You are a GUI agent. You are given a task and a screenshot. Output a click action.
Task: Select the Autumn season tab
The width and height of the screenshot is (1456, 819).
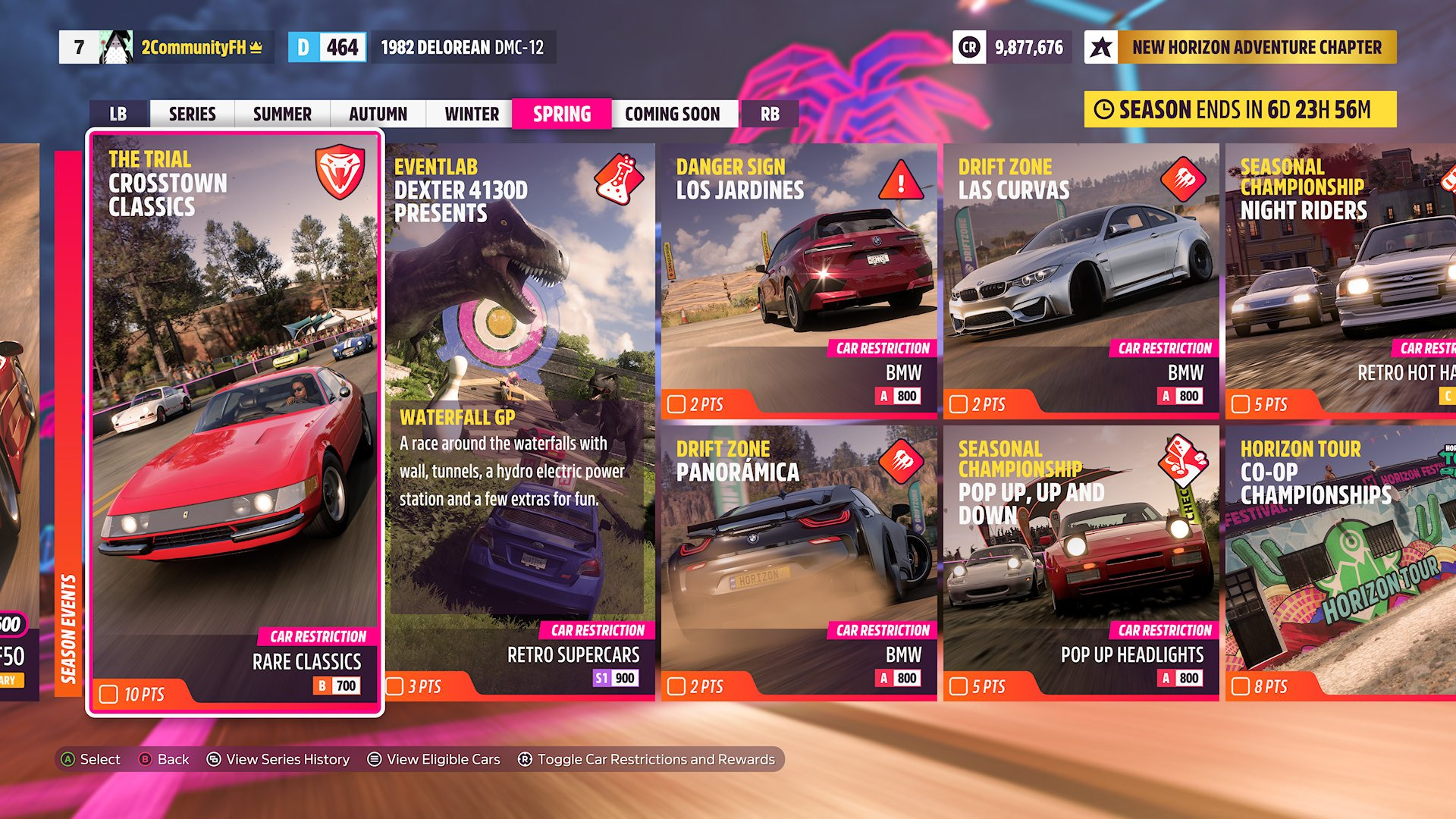click(x=378, y=114)
